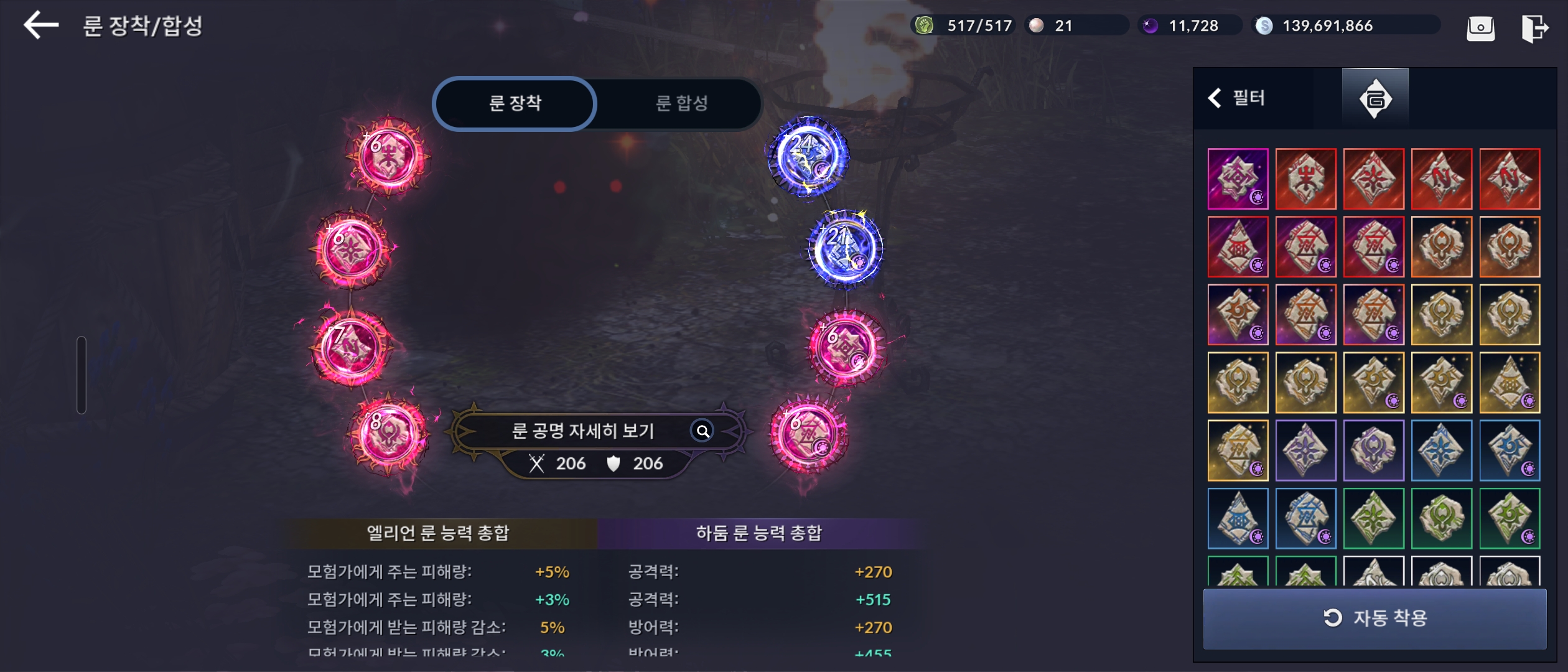This screenshot has height=672, width=1568.
Task: Select the diamond rune category icon above the grid
Action: click(x=1375, y=98)
